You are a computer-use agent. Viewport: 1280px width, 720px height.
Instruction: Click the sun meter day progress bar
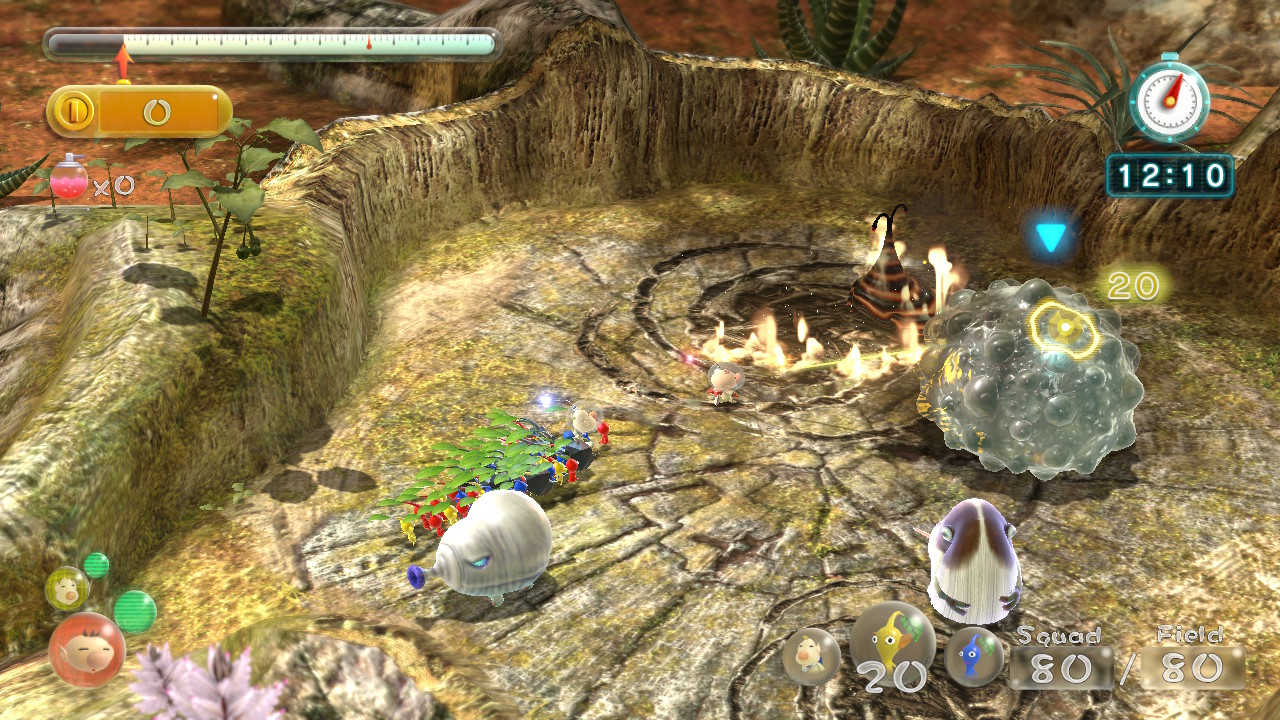tap(271, 44)
